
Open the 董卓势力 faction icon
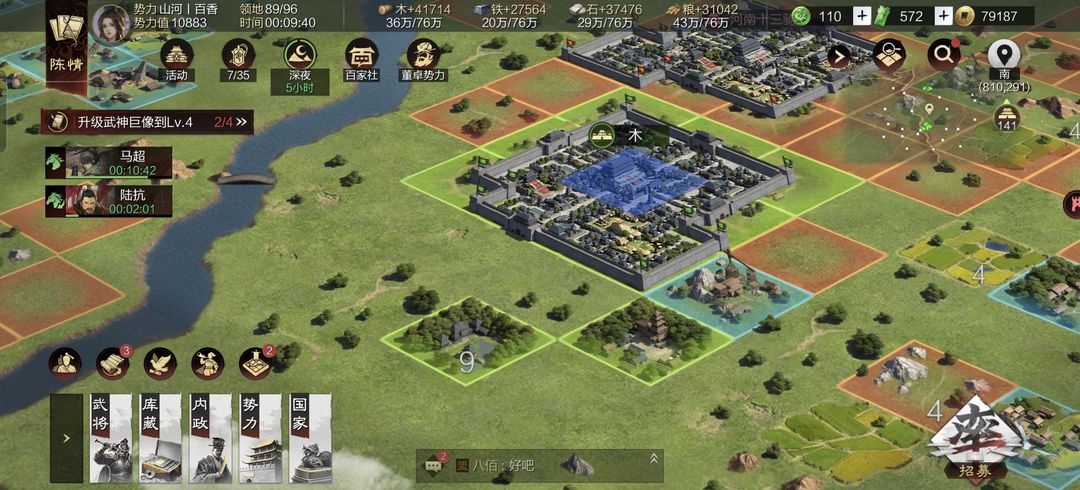(x=424, y=58)
